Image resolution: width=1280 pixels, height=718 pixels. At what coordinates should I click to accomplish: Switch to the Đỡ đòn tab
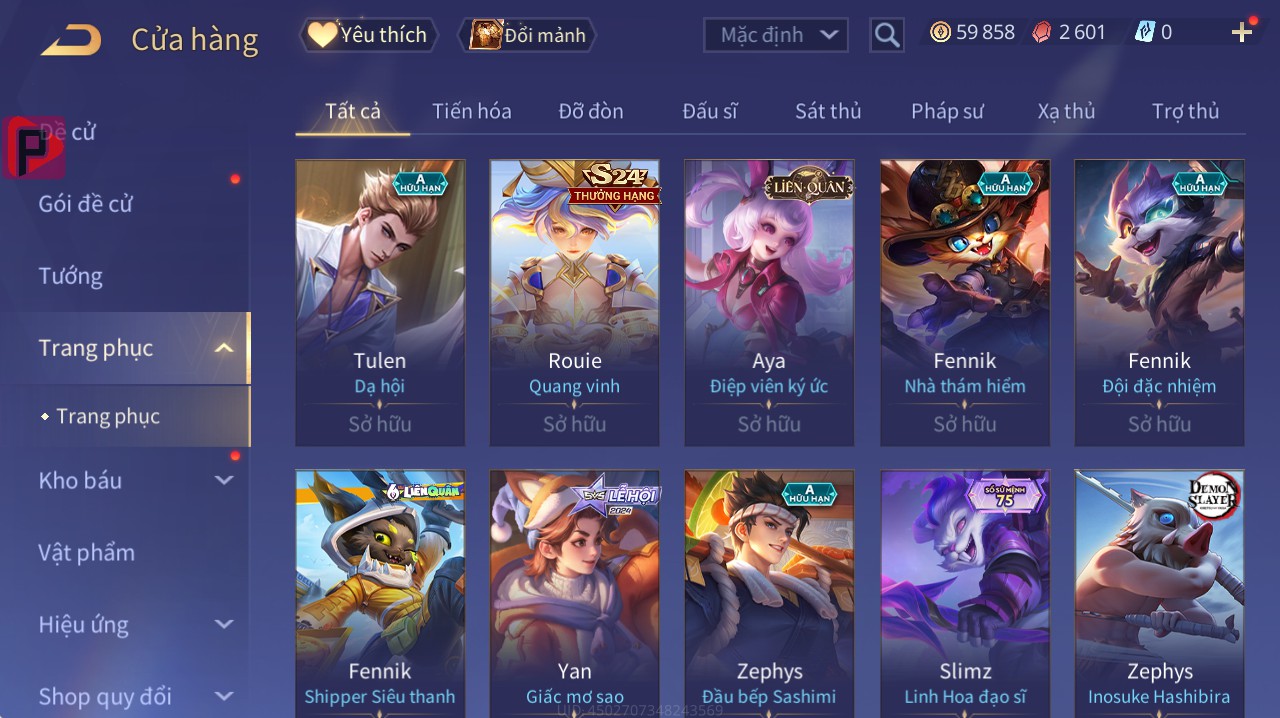590,111
